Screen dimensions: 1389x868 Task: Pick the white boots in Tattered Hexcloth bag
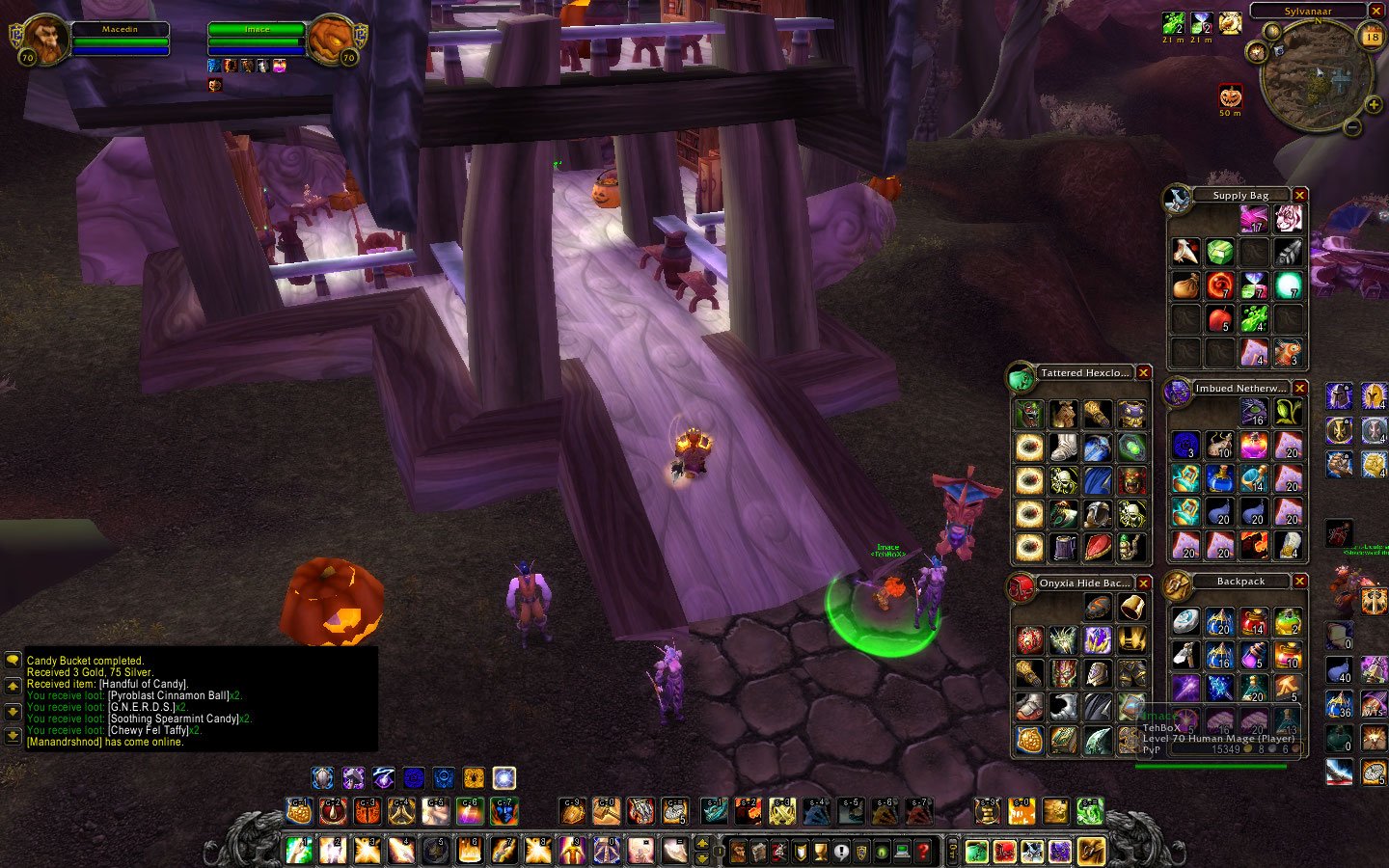click(x=1063, y=448)
